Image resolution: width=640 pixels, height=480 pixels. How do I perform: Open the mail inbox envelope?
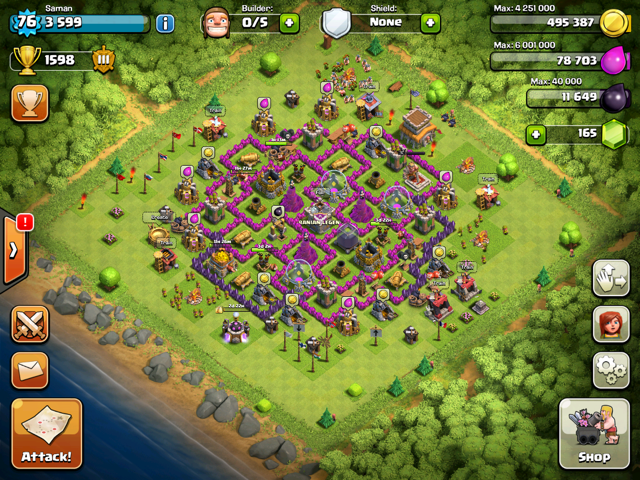pos(30,370)
